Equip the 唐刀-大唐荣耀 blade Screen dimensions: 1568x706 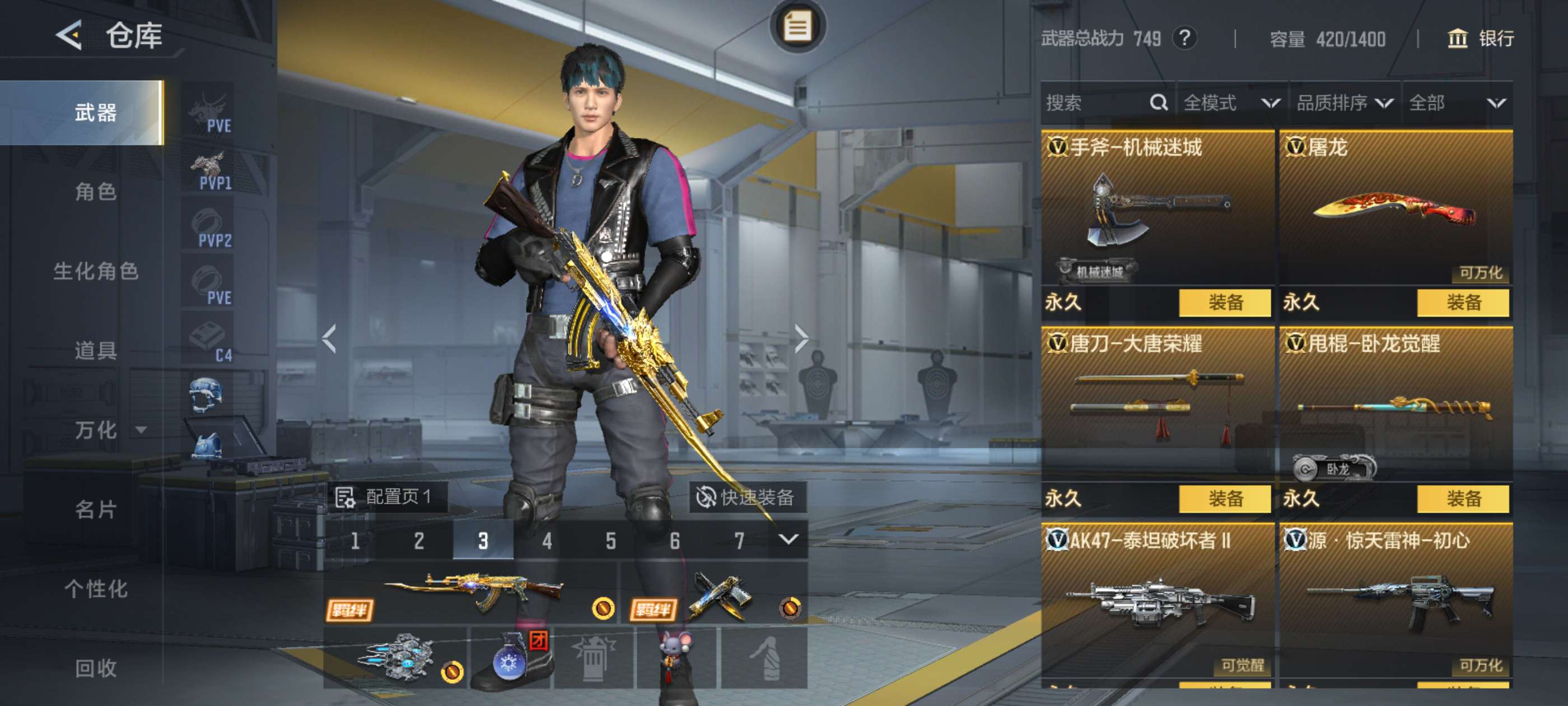pos(1224,499)
